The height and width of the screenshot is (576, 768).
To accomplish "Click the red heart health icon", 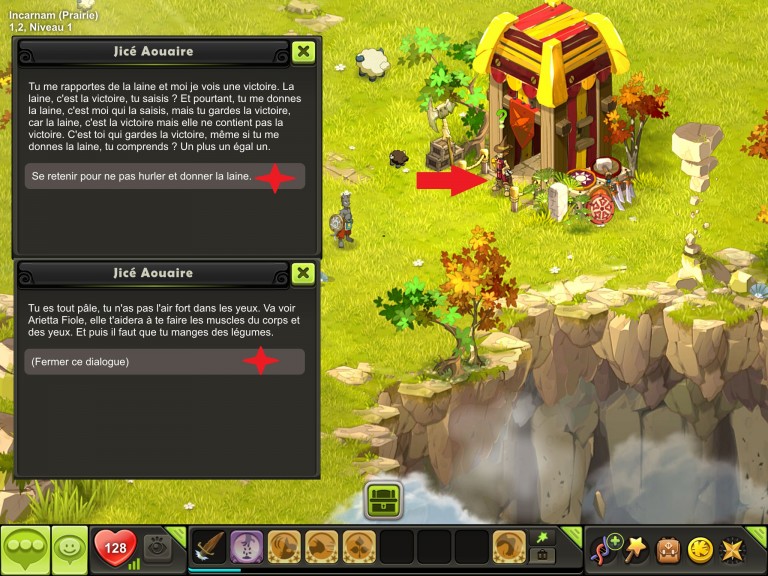I will (115, 548).
